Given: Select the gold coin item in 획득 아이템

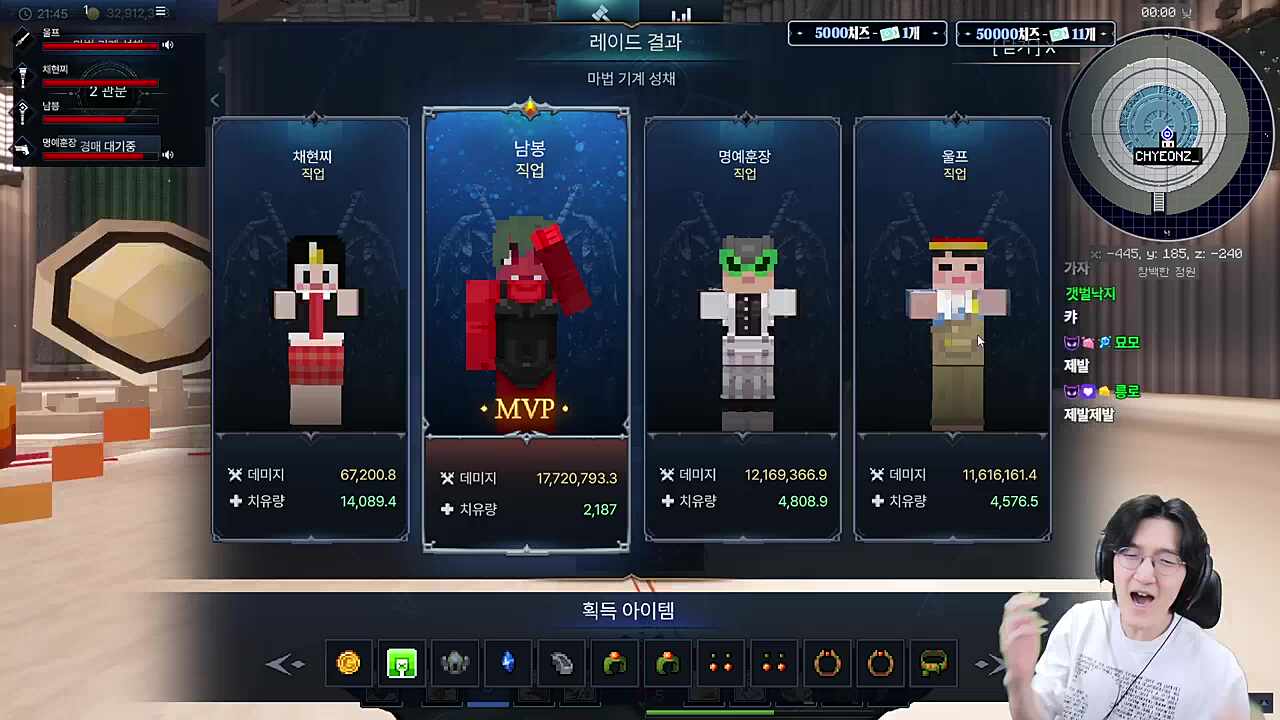Looking at the screenshot, I should click(x=348, y=663).
